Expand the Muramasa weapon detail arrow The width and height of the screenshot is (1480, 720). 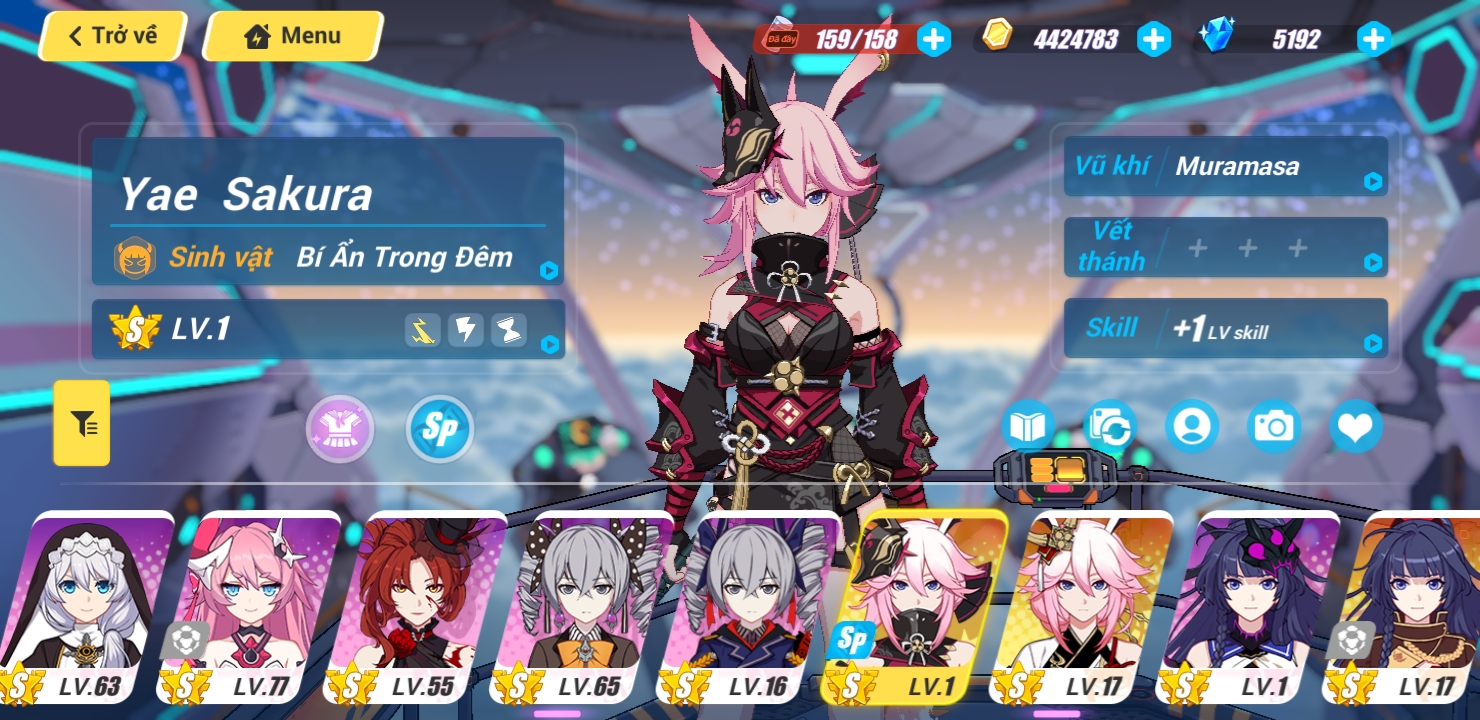[x=1374, y=181]
